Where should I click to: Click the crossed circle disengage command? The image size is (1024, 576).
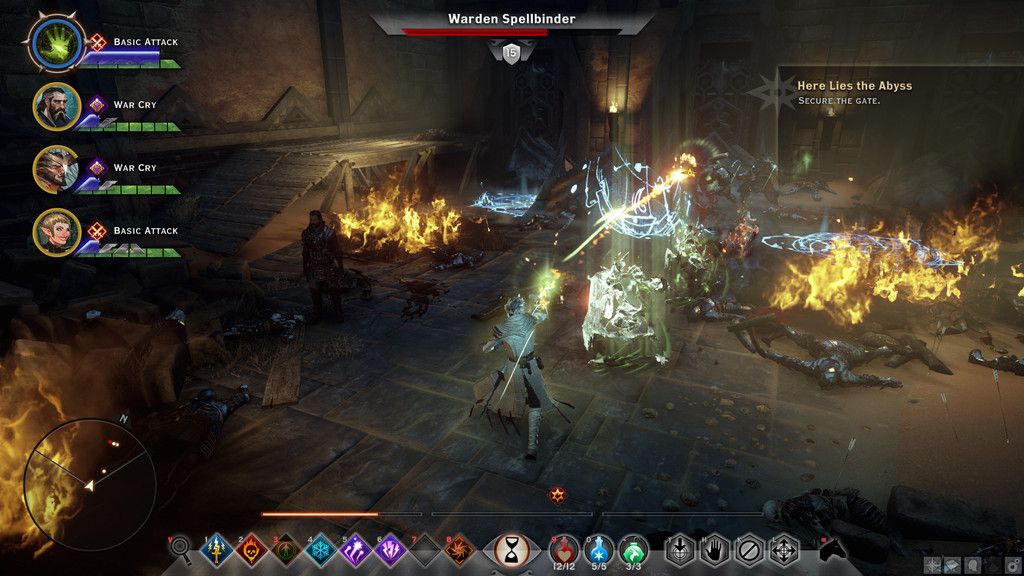749,549
